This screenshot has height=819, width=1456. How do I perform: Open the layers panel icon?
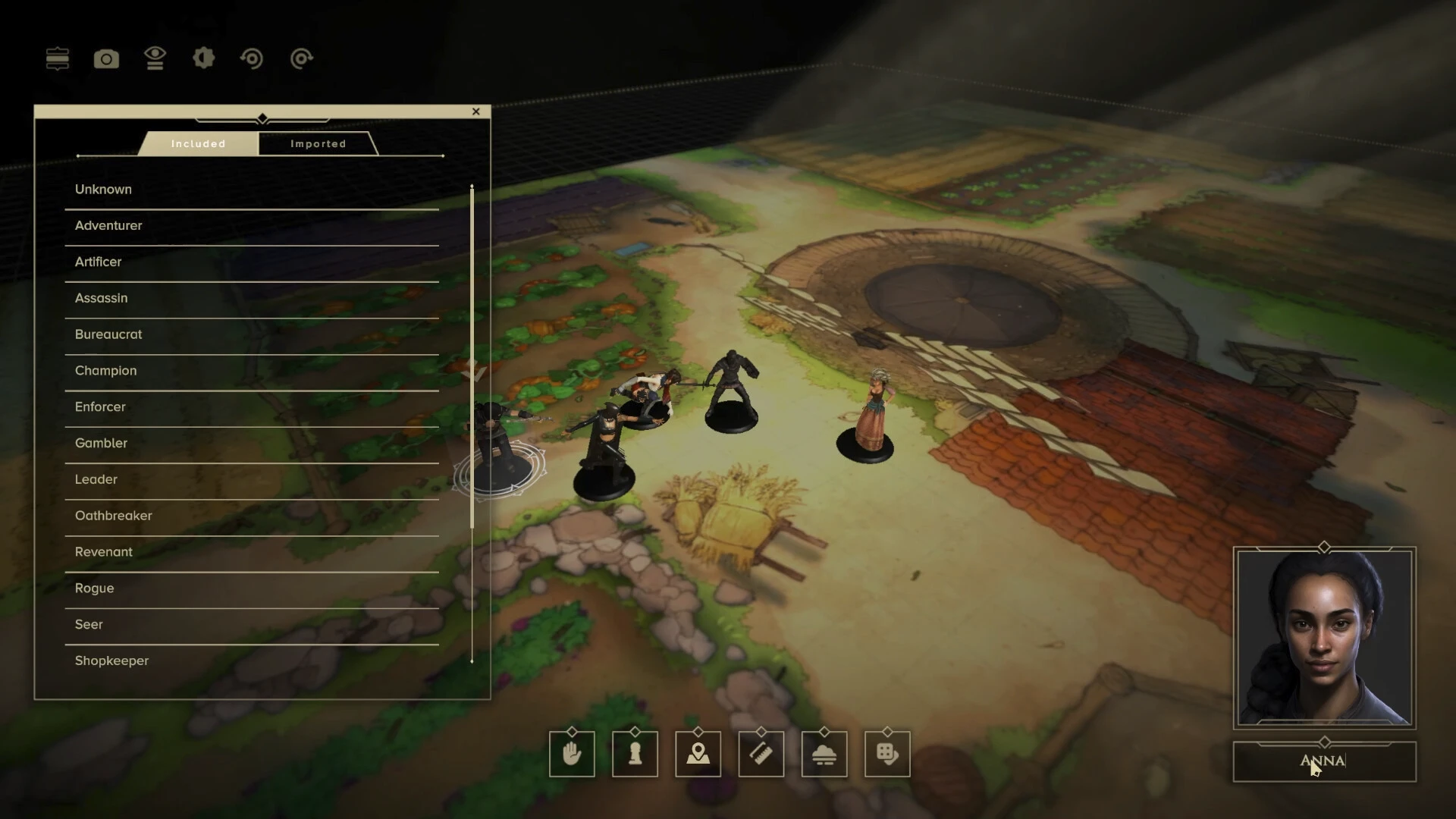[x=57, y=58]
